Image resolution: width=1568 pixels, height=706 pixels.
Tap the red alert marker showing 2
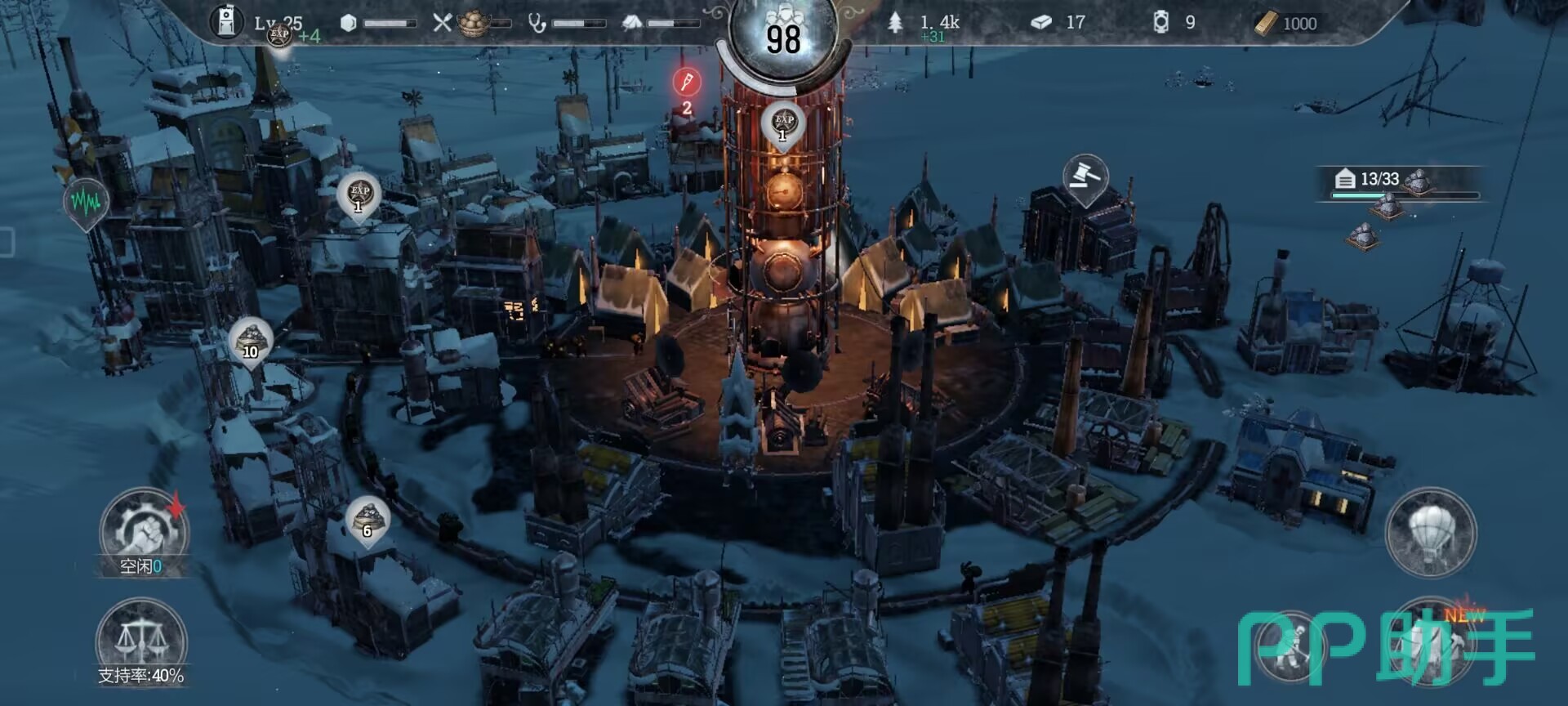(x=687, y=83)
